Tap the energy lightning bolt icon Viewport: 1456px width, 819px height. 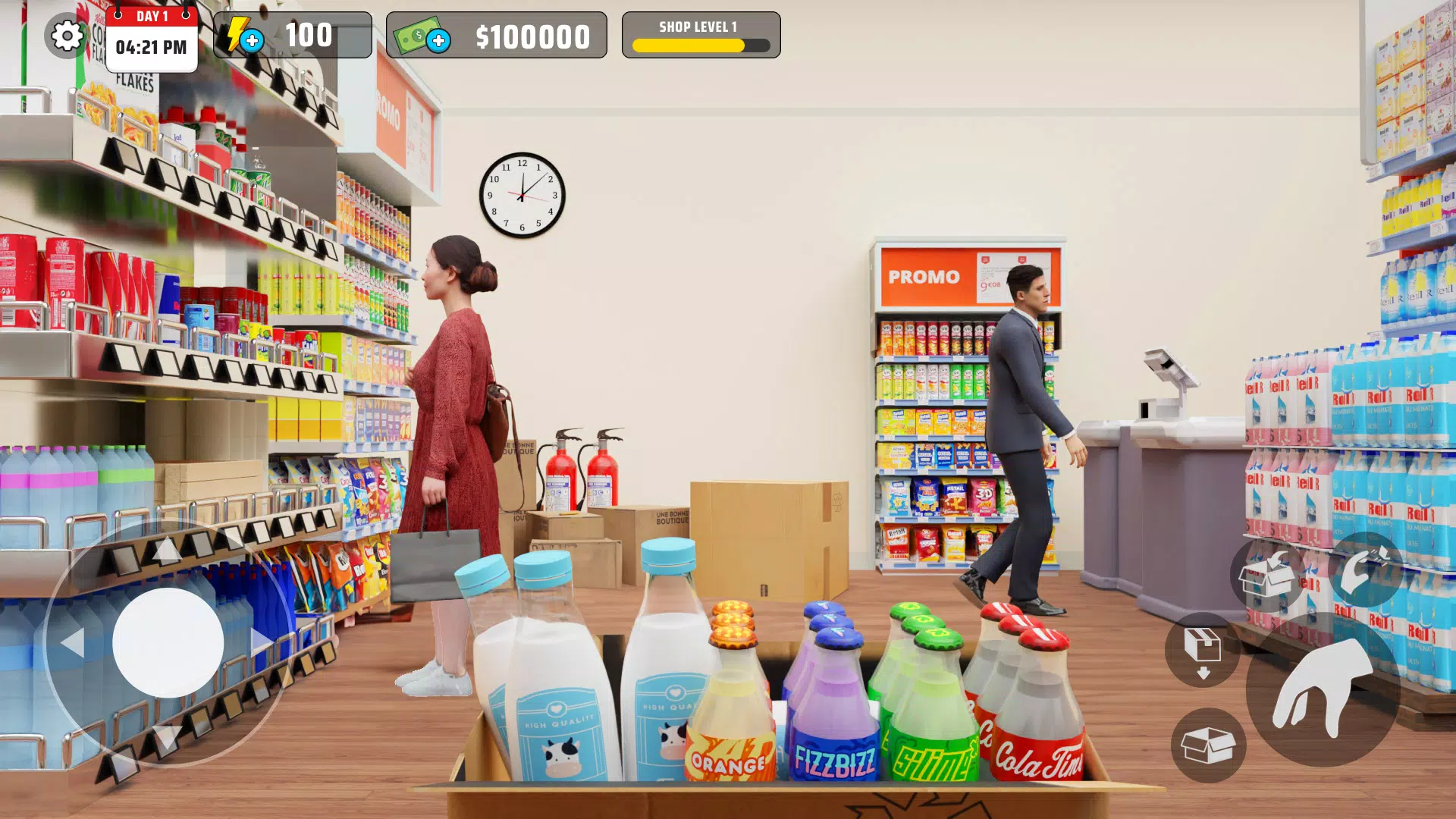(x=242, y=34)
